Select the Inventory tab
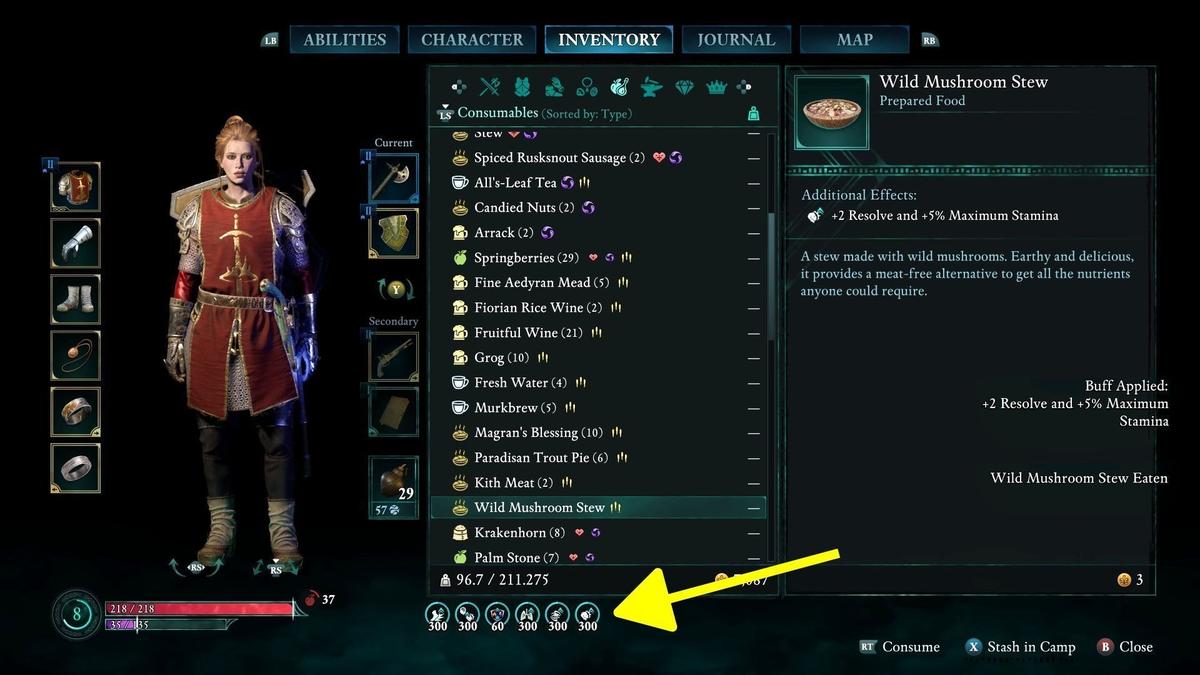 [x=609, y=40]
